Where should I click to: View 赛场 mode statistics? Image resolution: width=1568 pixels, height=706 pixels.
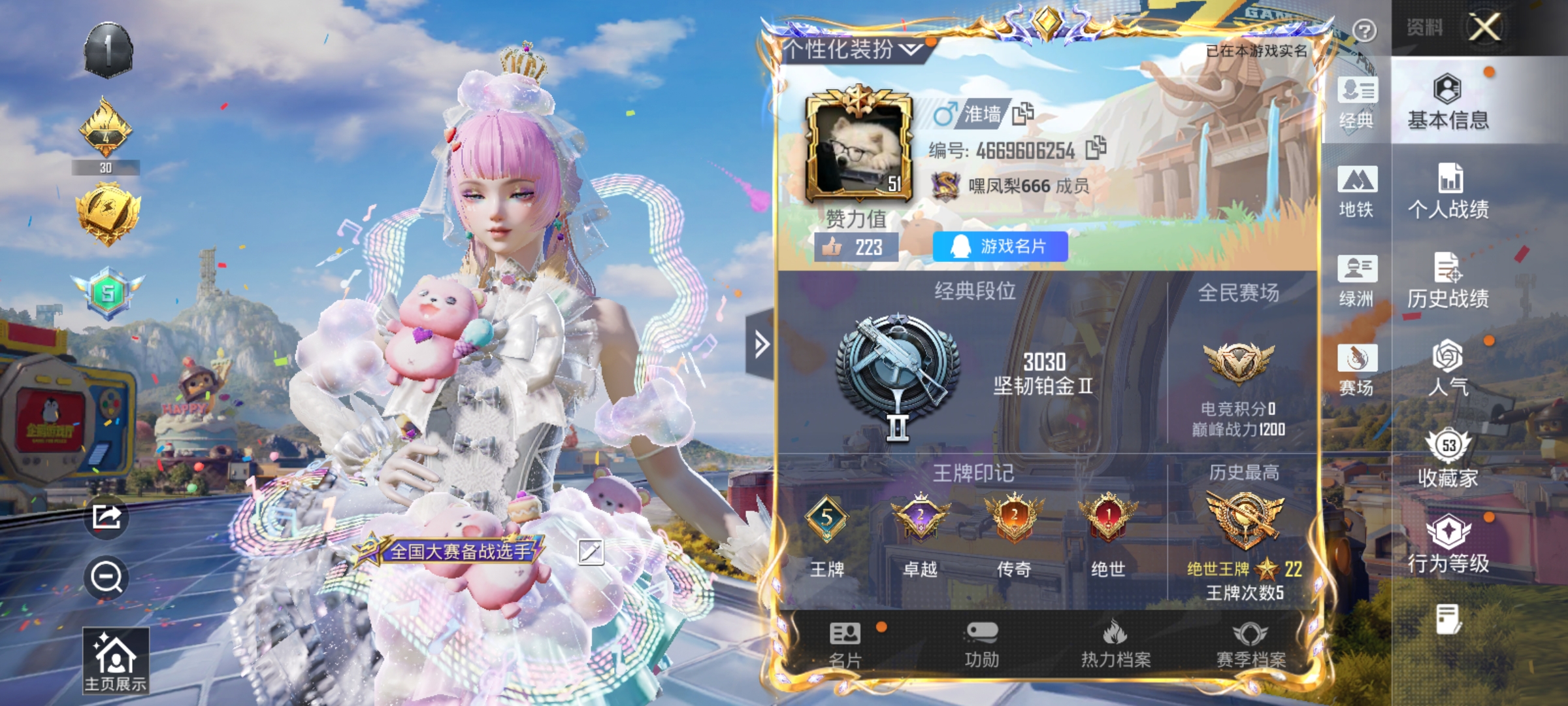point(1357,366)
